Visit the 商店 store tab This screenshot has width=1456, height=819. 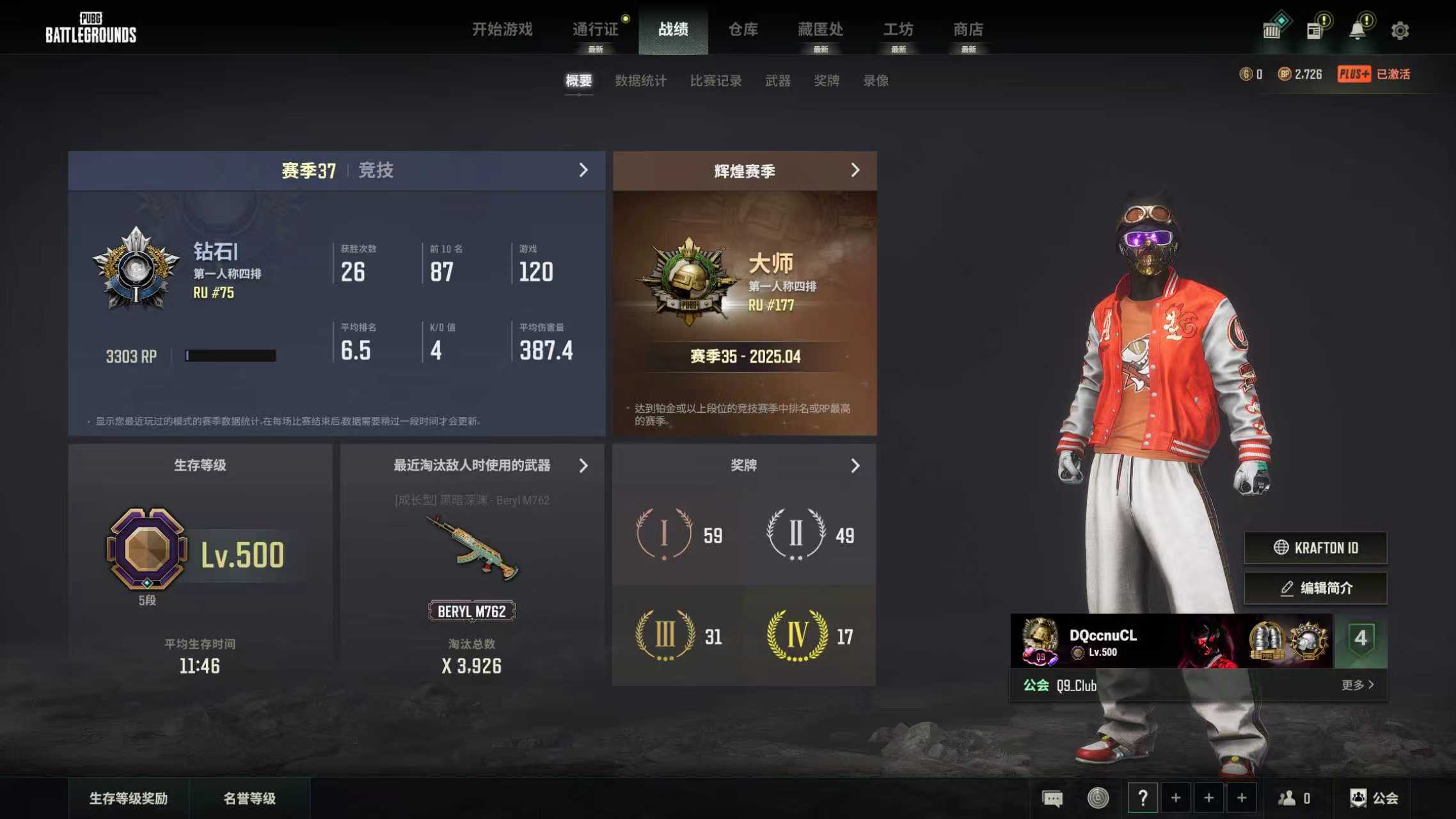point(968,29)
